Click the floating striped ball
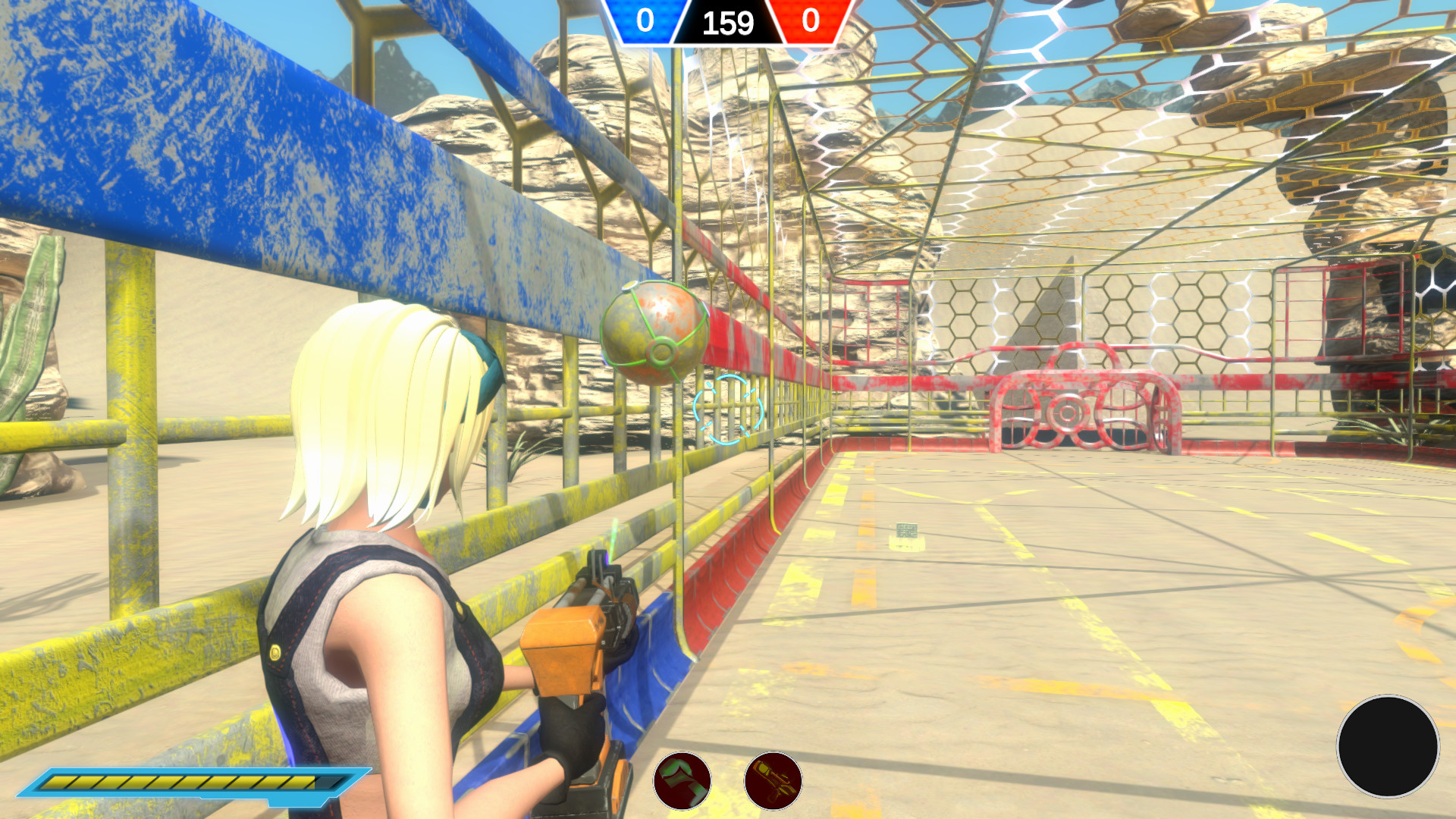 tap(656, 337)
